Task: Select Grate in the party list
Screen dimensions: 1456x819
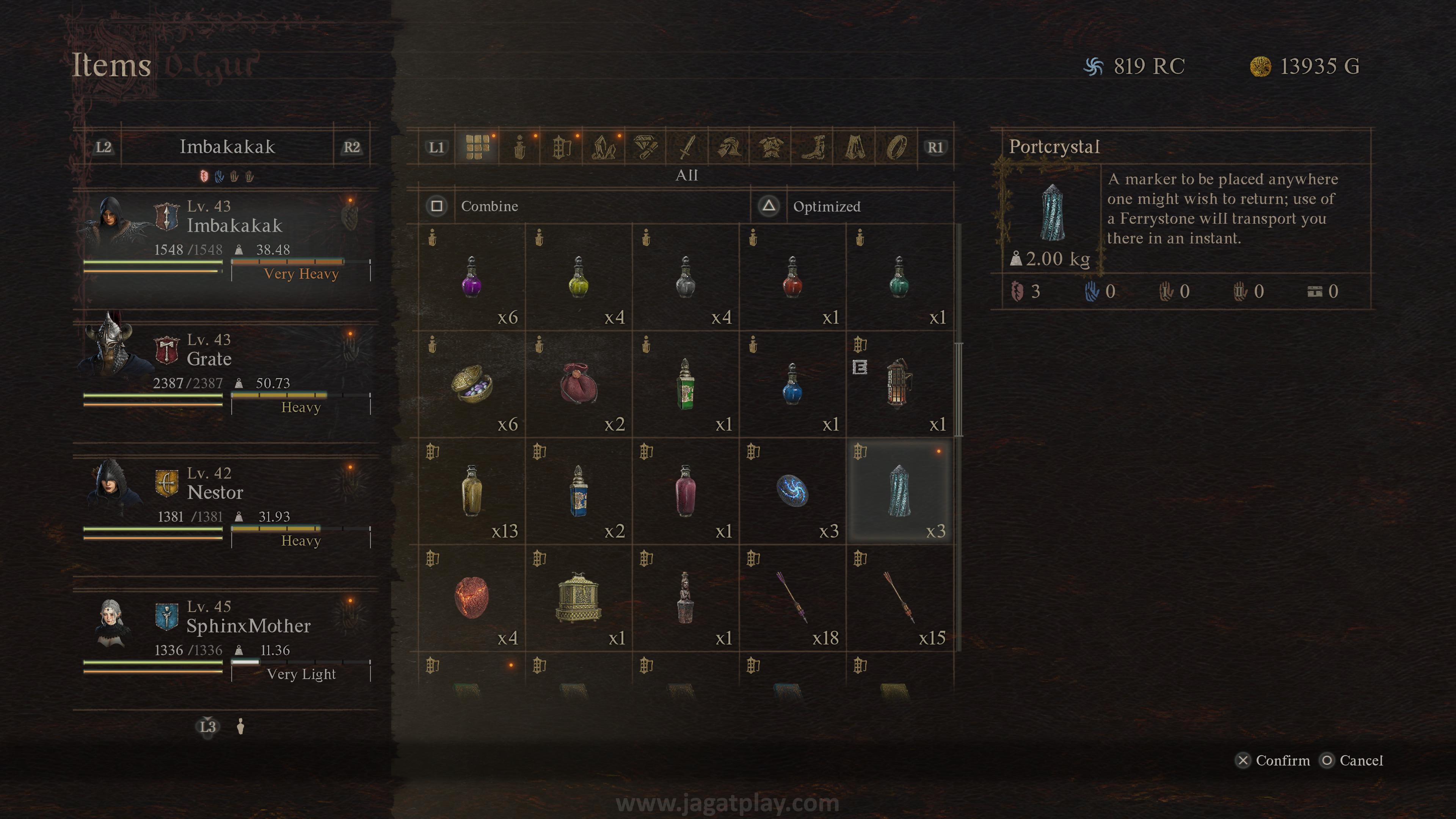Action: [226, 373]
